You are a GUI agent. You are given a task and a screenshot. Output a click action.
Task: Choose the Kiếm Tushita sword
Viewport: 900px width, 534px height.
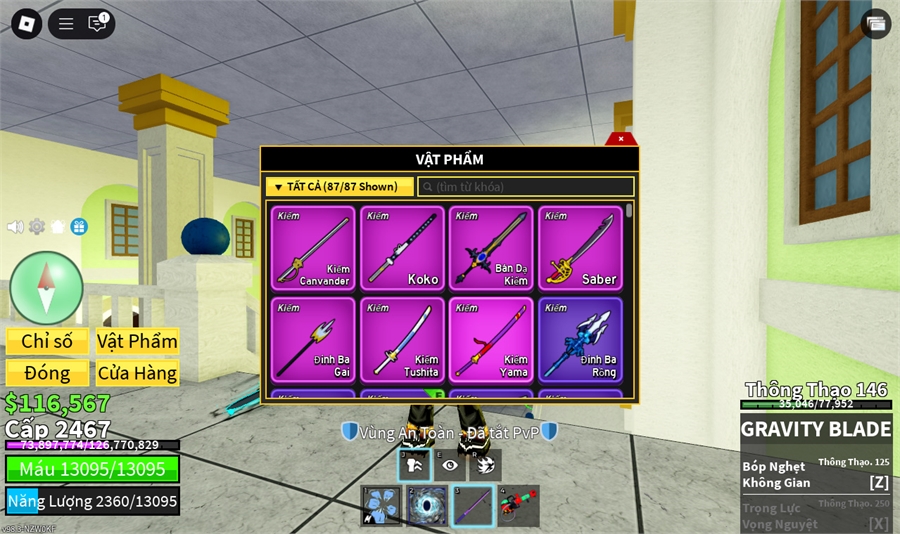[x=402, y=339]
